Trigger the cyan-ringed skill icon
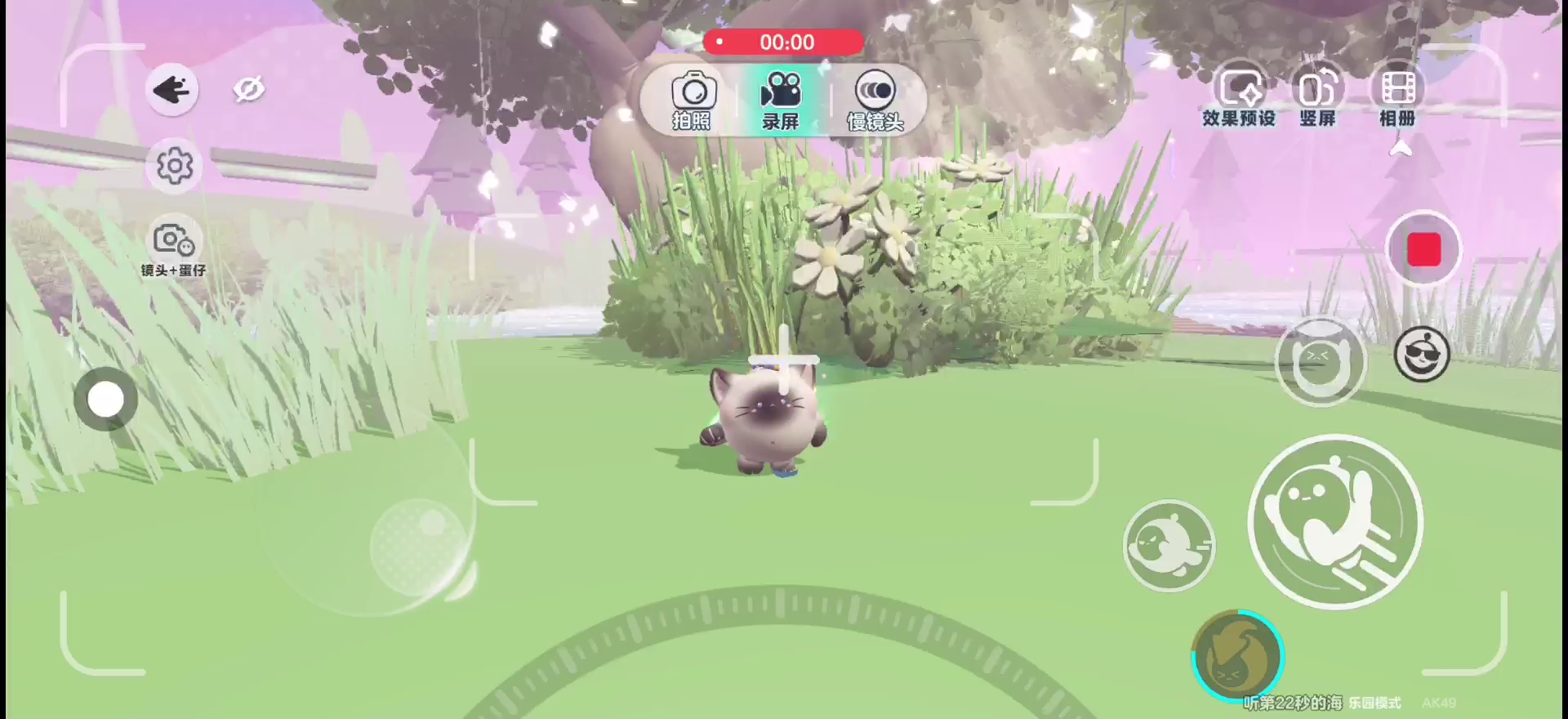This screenshot has height=719, width=1568. (x=1237, y=655)
